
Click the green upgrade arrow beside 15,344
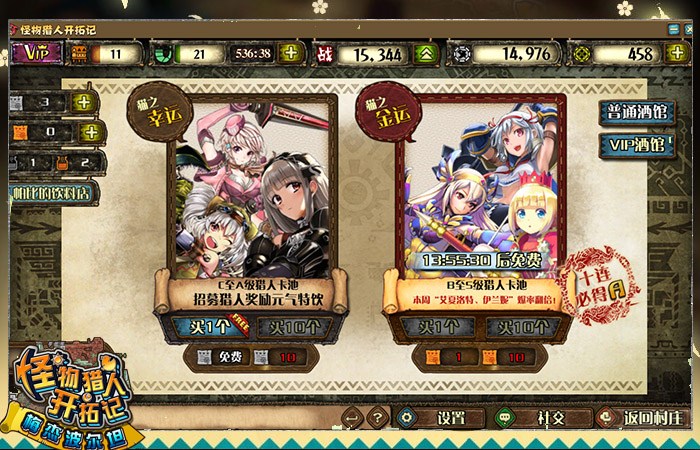click(425, 54)
